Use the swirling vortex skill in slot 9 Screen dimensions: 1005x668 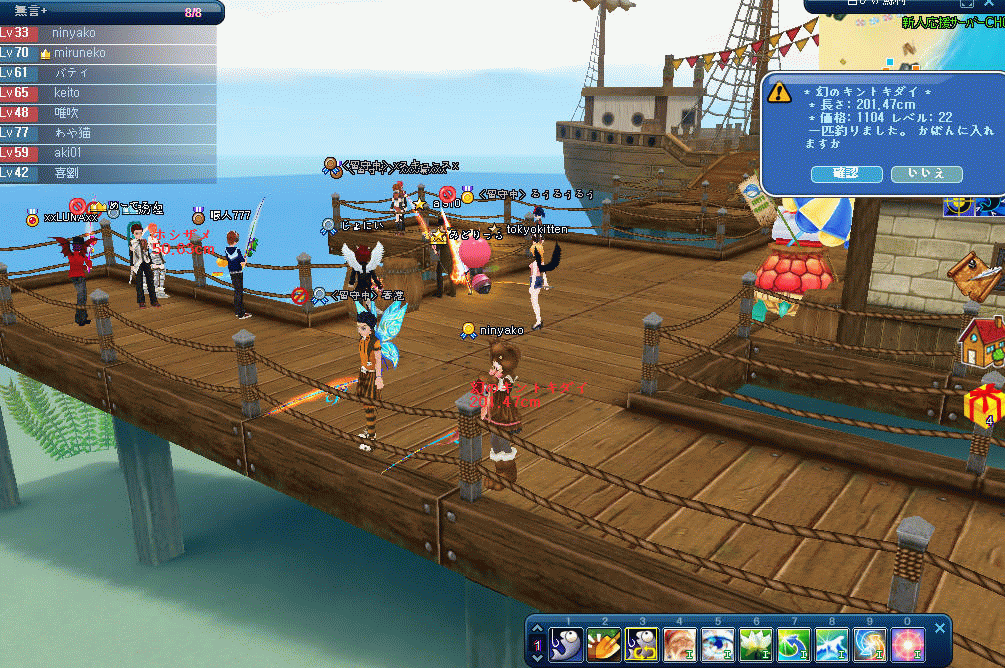click(870, 644)
